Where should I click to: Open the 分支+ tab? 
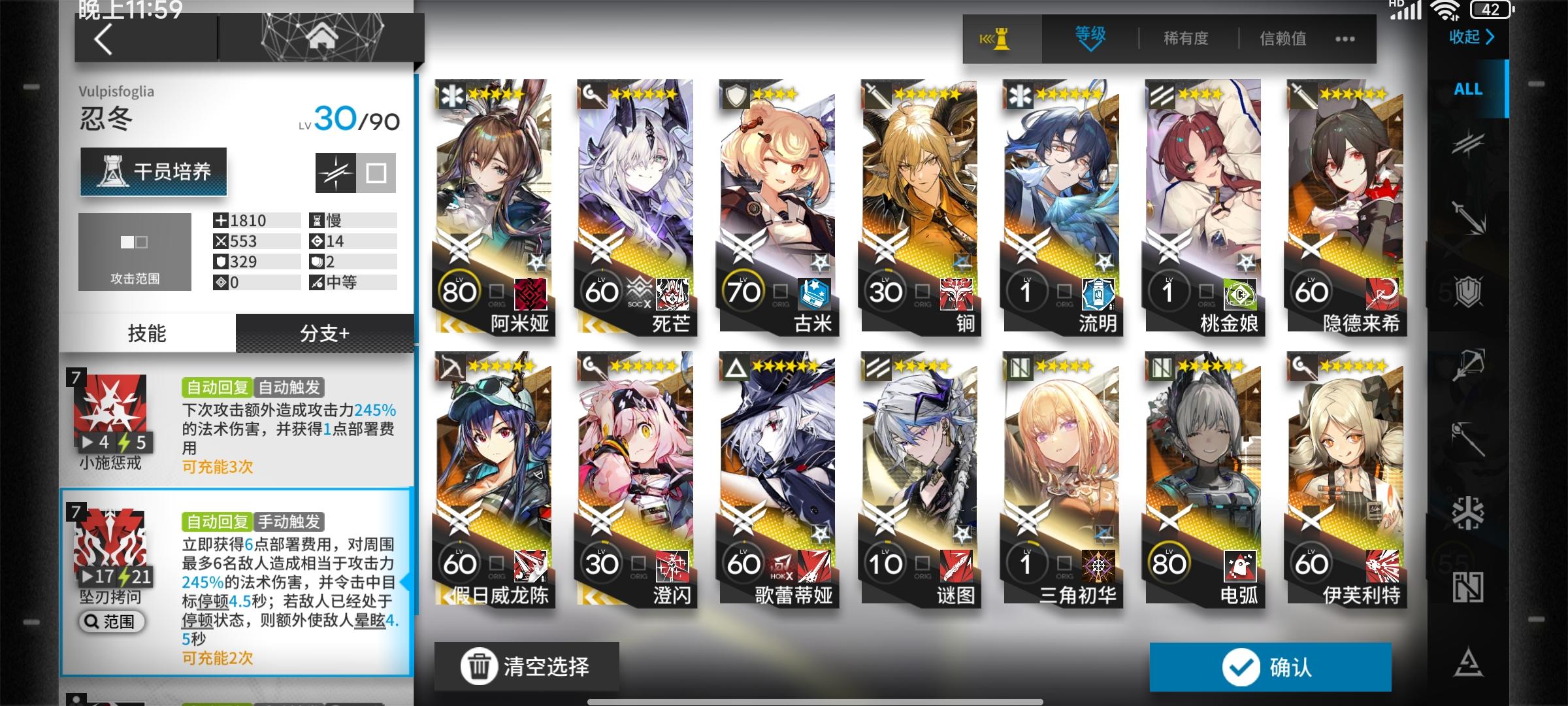click(x=327, y=332)
